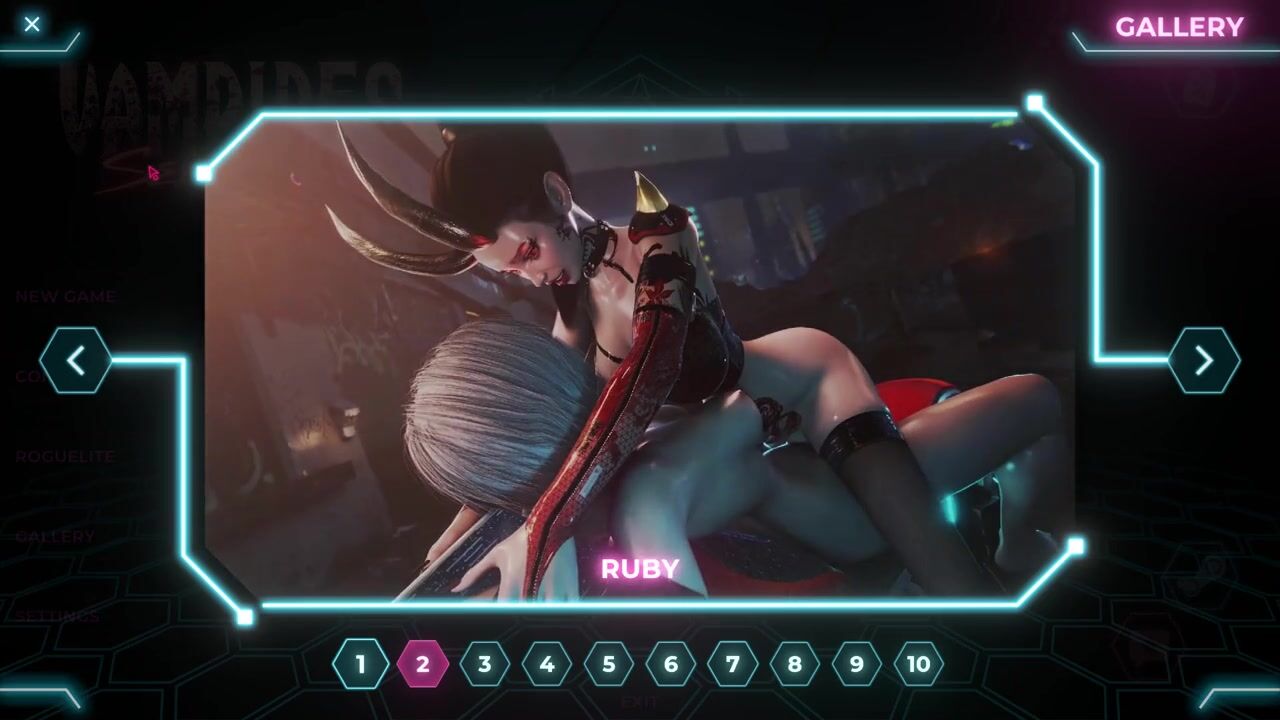The image size is (1280, 720).
Task: Close the gallery with the X button
Action: click(32, 24)
